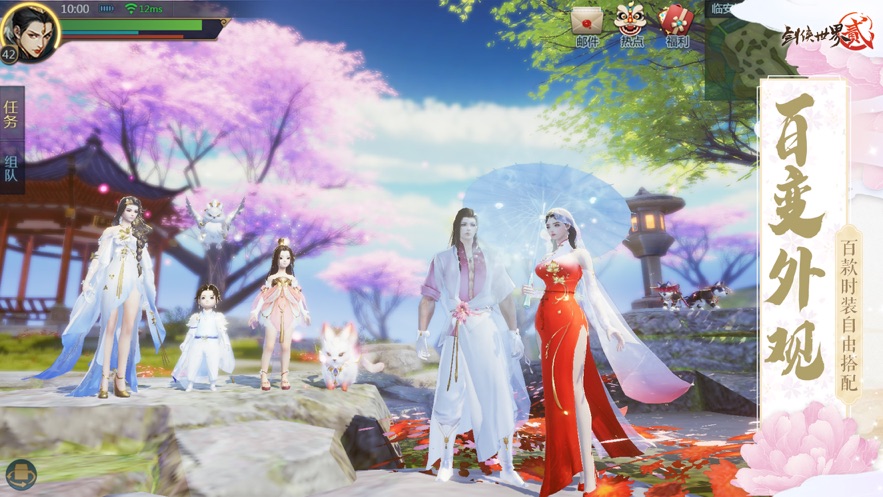Open the 热点 lion-dance hot events icon
The height and width of the screenshot is (497, 883).
[631, 24]
